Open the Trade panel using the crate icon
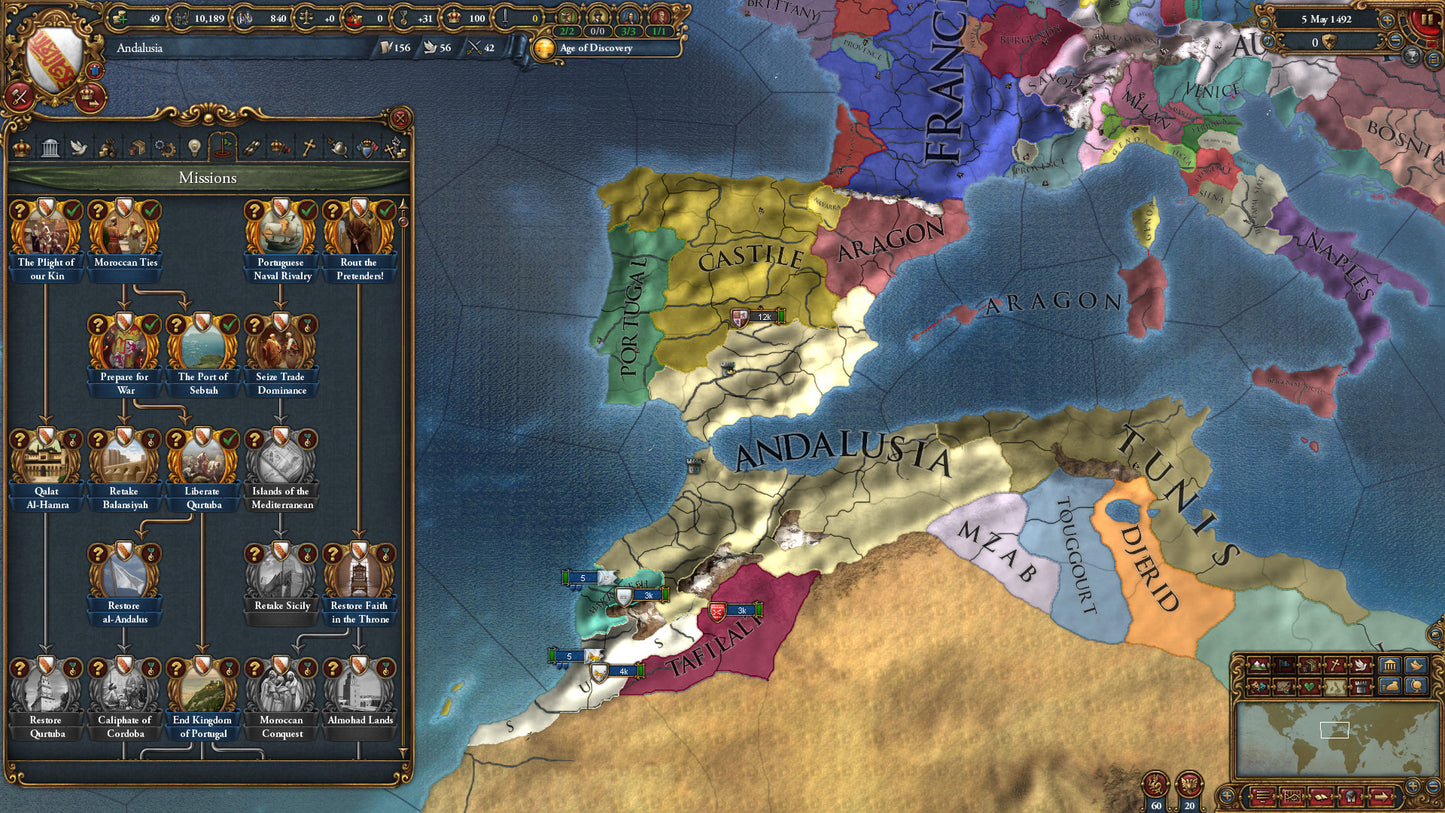Viewport: 1445px width, 813px height. [x=136, y=147]
